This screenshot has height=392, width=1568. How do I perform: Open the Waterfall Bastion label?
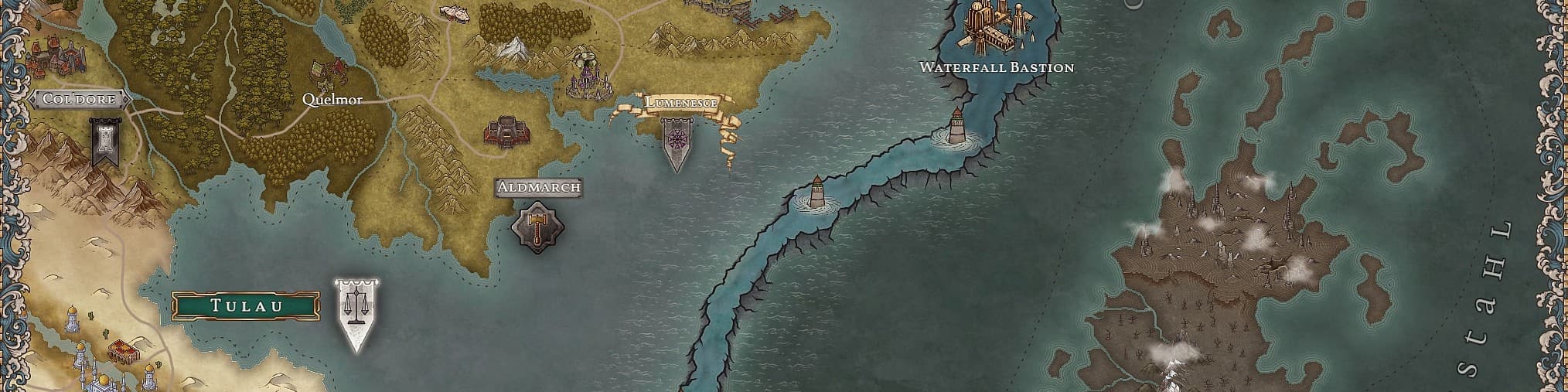[997, 67]
